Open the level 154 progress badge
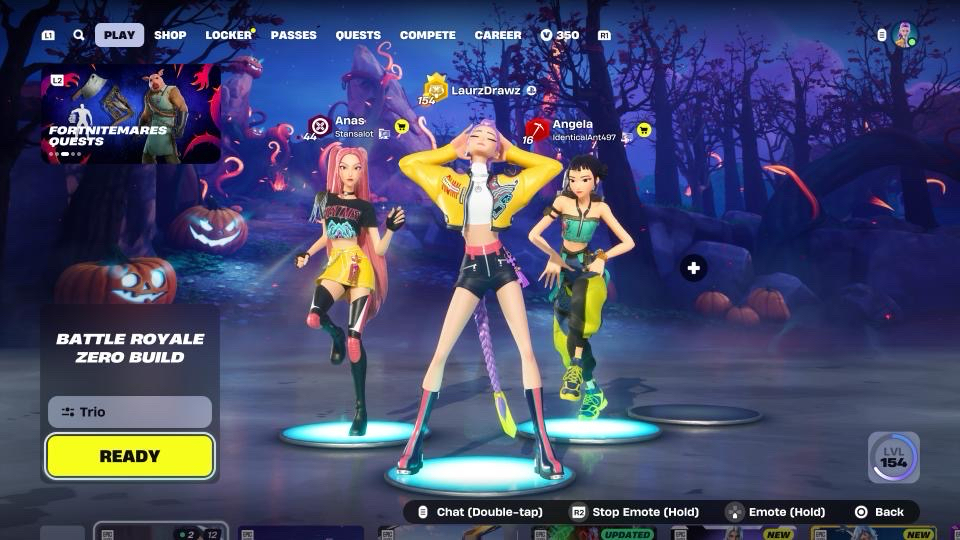This screenshot has width=960, height=540. (x=893, y=457)
